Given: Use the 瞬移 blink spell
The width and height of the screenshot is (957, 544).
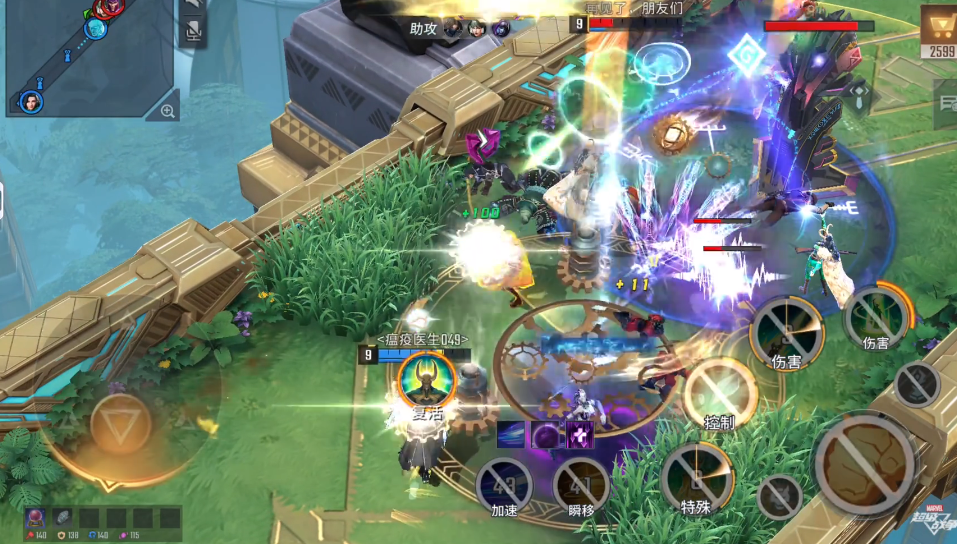Looking at the screenshot, I should coord(581,487).
